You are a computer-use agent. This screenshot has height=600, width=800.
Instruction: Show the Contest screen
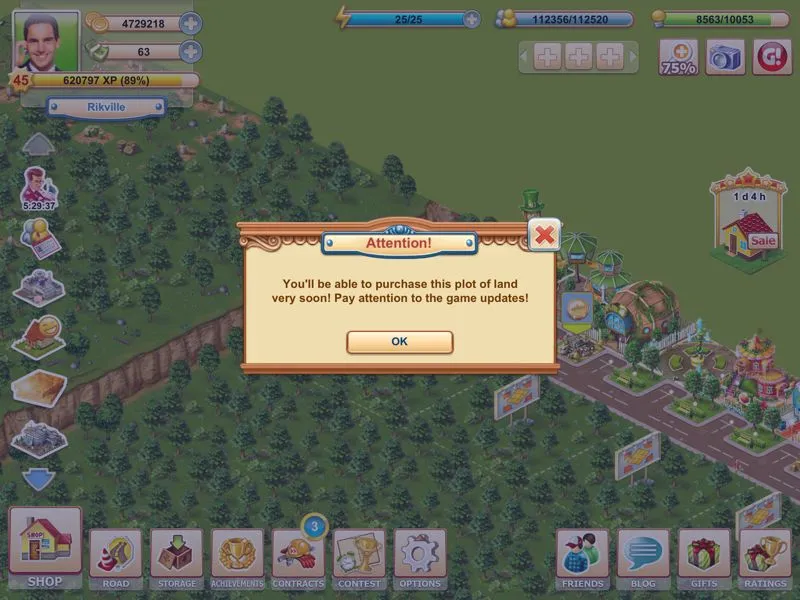point(359,557)
